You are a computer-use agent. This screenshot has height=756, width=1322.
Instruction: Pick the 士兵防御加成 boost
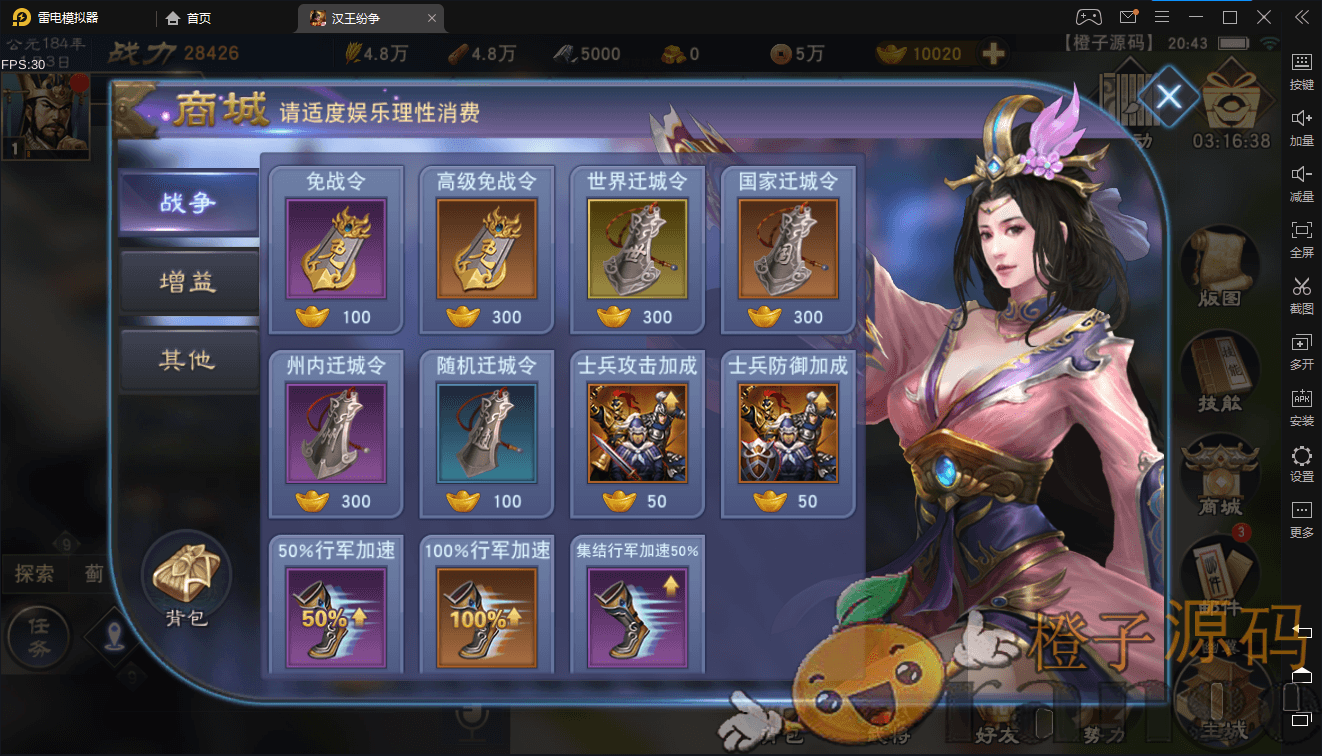788,433
